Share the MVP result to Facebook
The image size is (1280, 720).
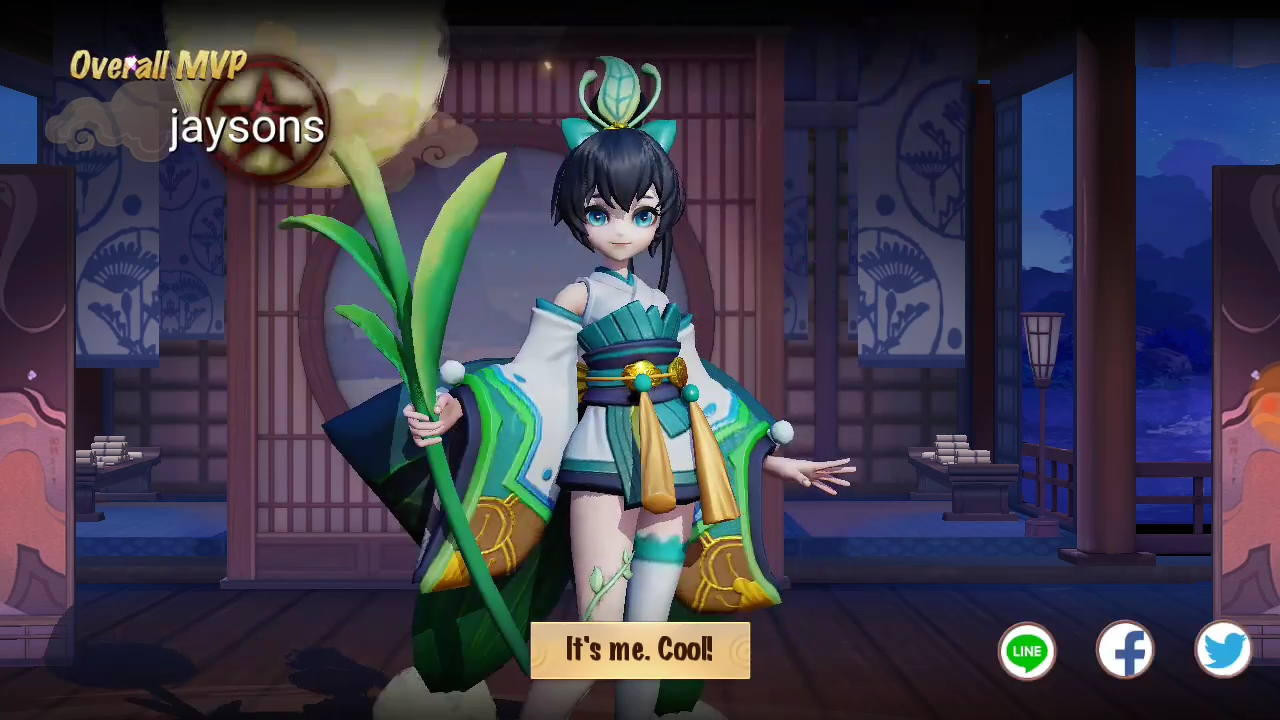click(x=1125, y=651)
